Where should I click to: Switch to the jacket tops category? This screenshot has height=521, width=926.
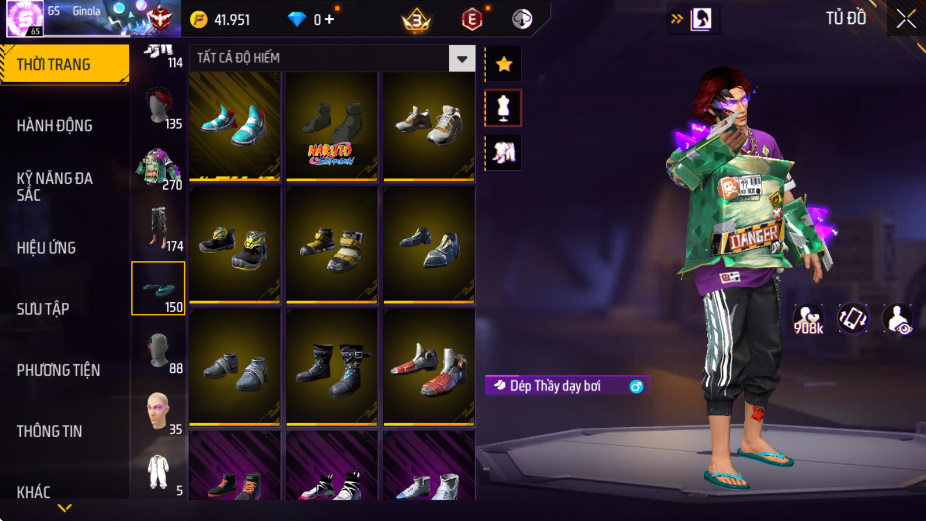(x=158, y=168)
